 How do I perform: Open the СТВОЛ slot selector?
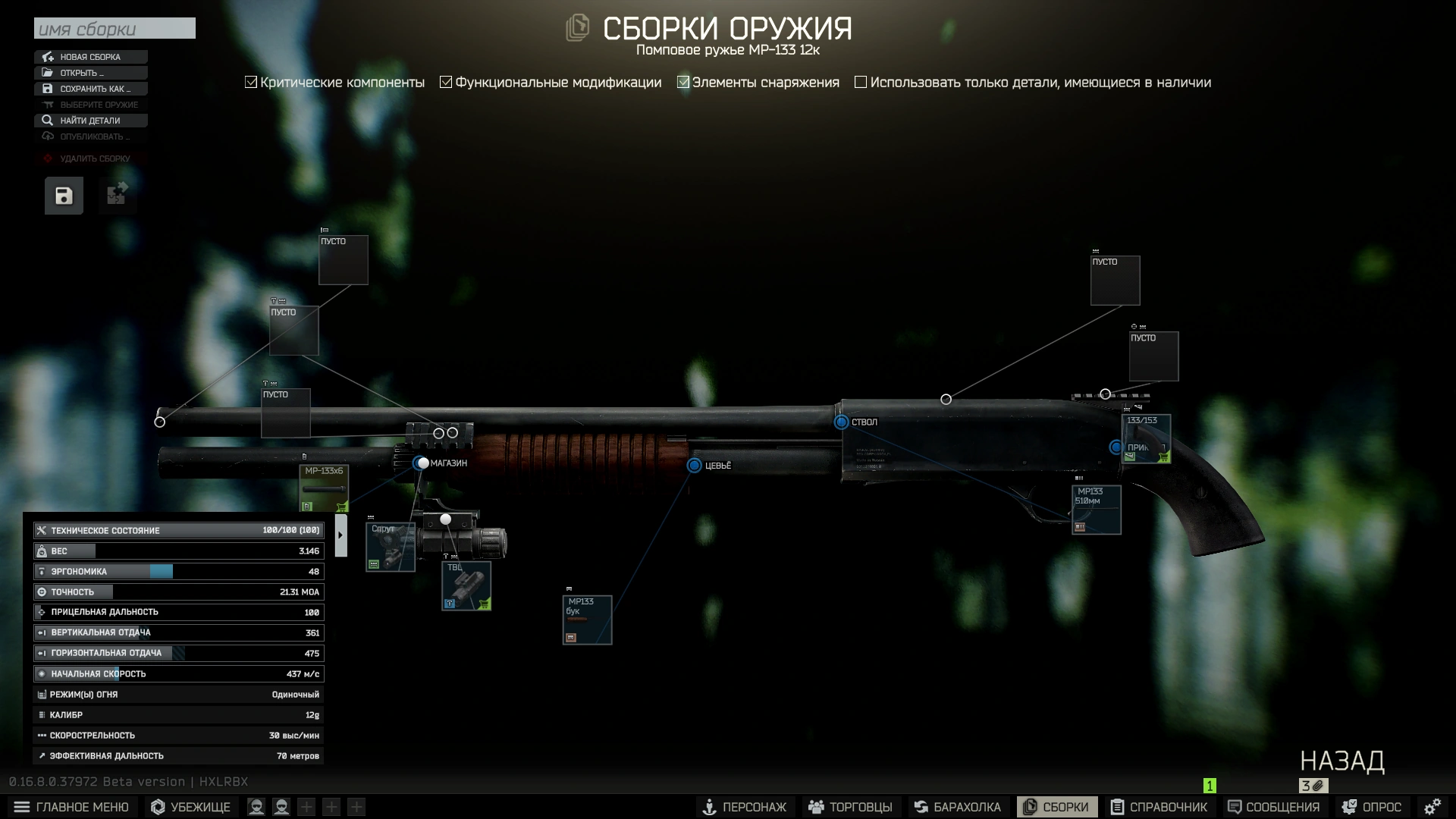pos(840,422)
